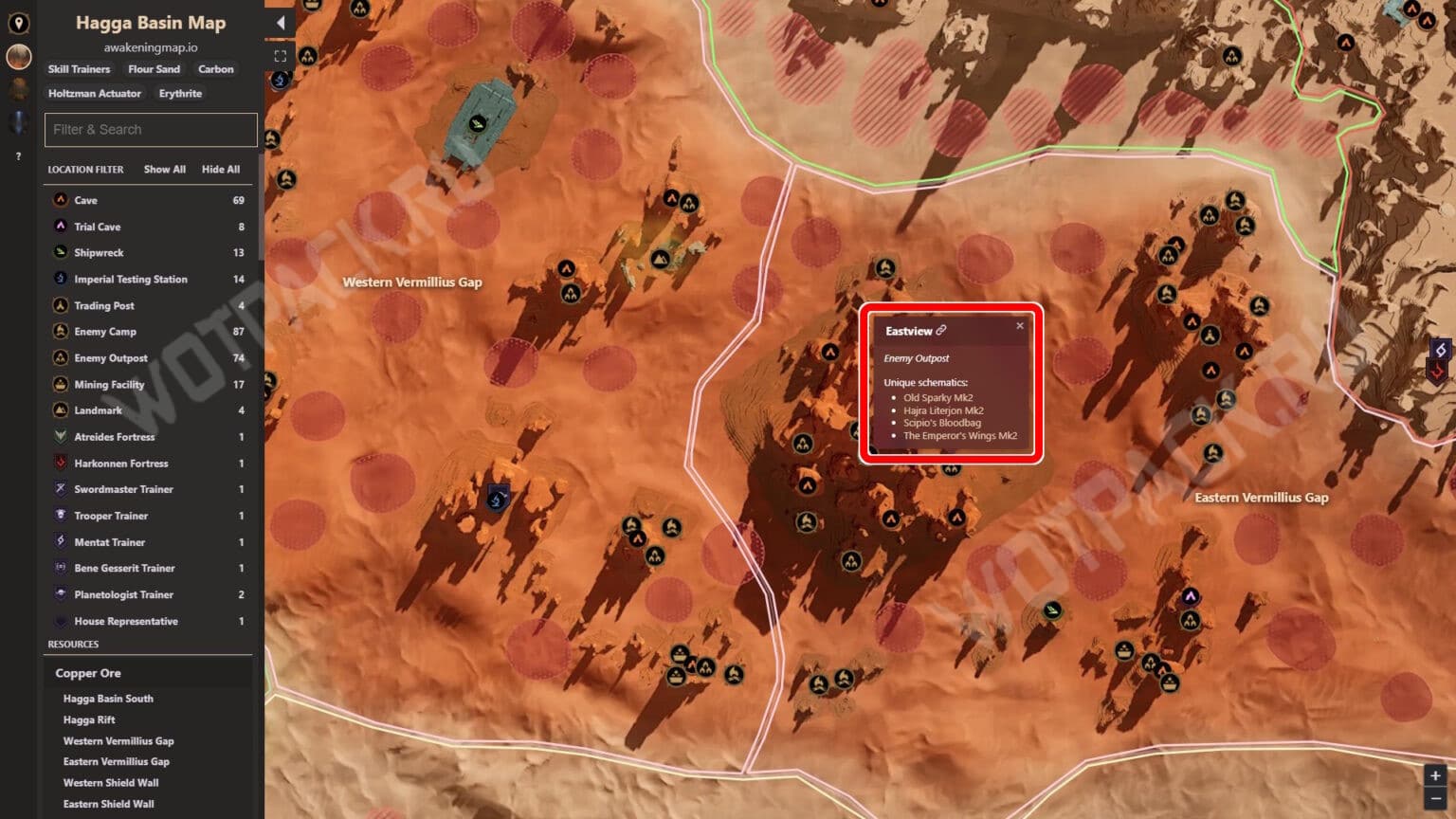Screen dimensions: 1456x819
Task: Select the blue arrow map icon in sidebar
Action: [x=17, y=119]
